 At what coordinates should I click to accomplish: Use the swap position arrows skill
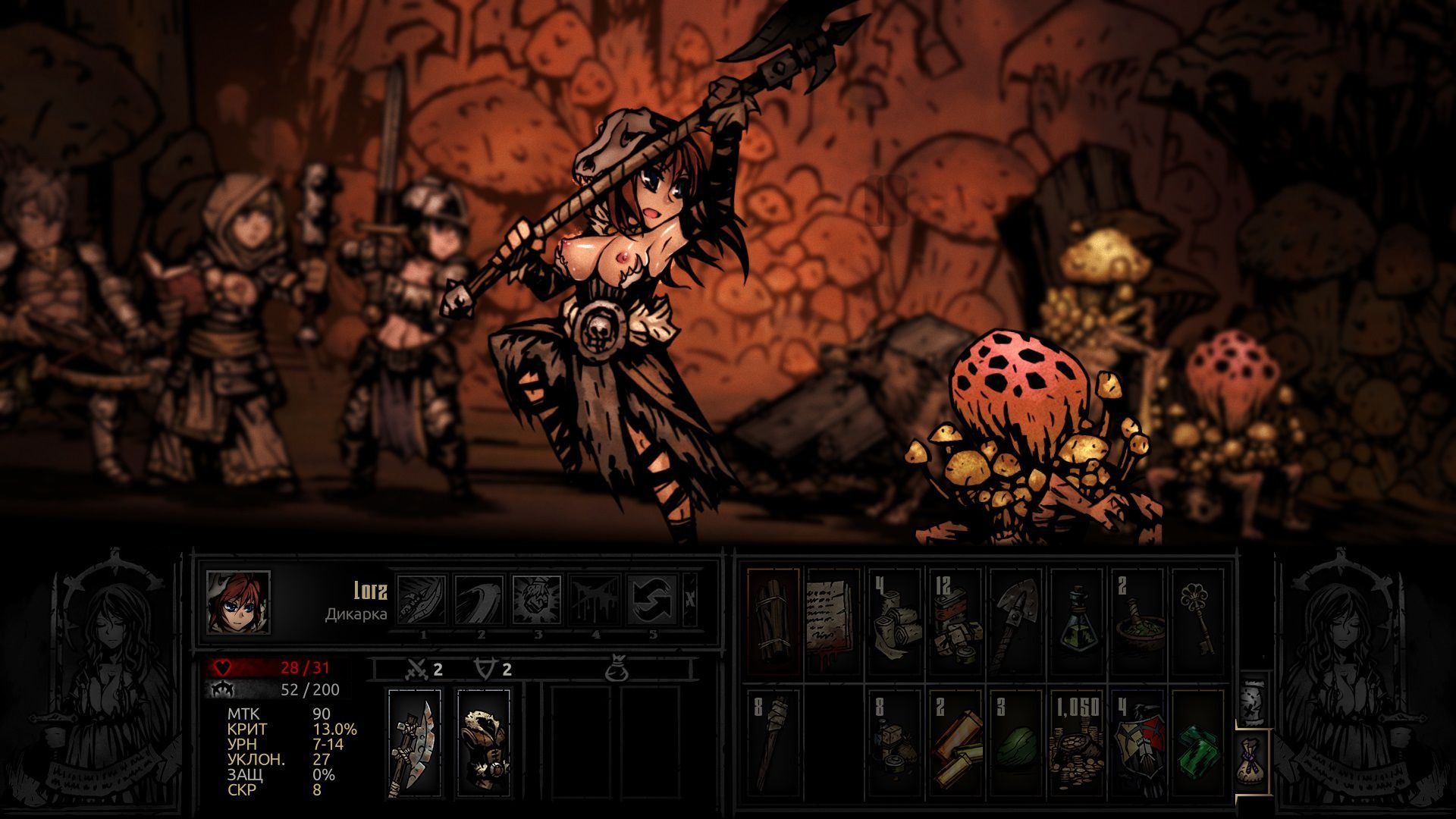[652, 600]
